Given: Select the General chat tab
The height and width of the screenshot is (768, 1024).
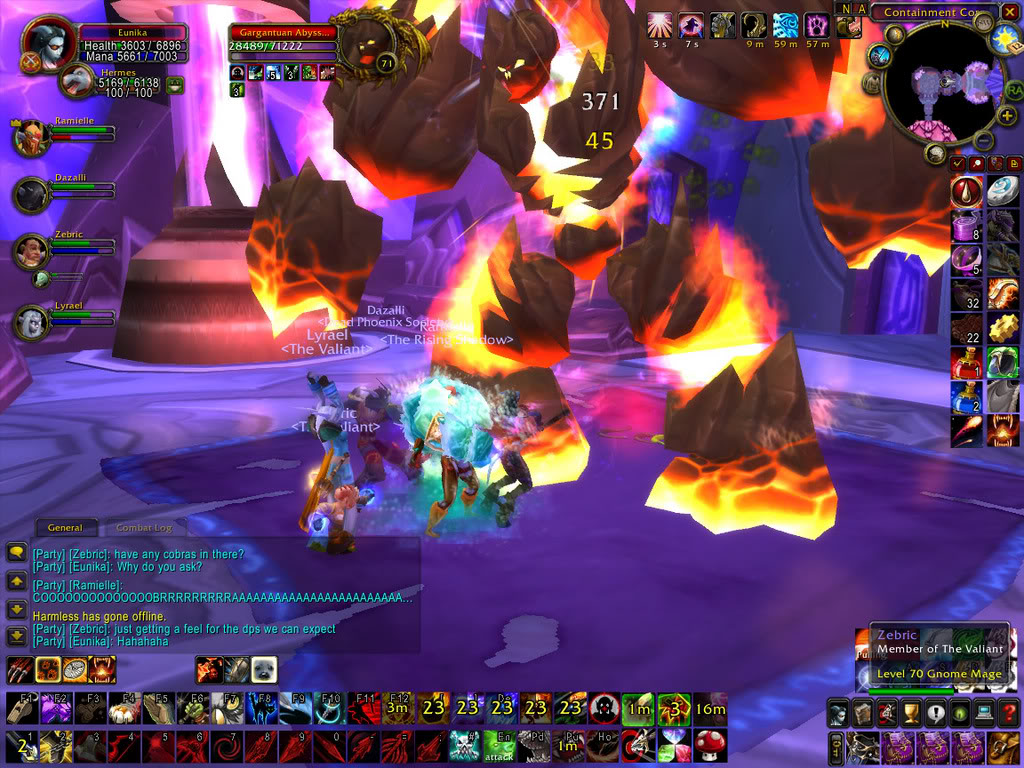Looking at the screenshot, I should point(65,527).
